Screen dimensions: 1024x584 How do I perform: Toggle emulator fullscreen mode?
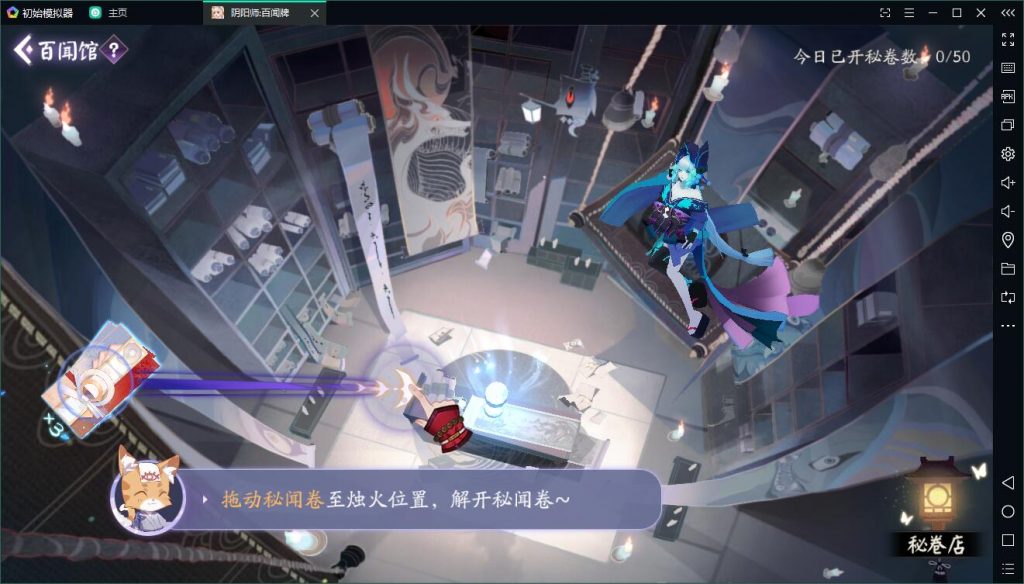tap(1007, 39)
